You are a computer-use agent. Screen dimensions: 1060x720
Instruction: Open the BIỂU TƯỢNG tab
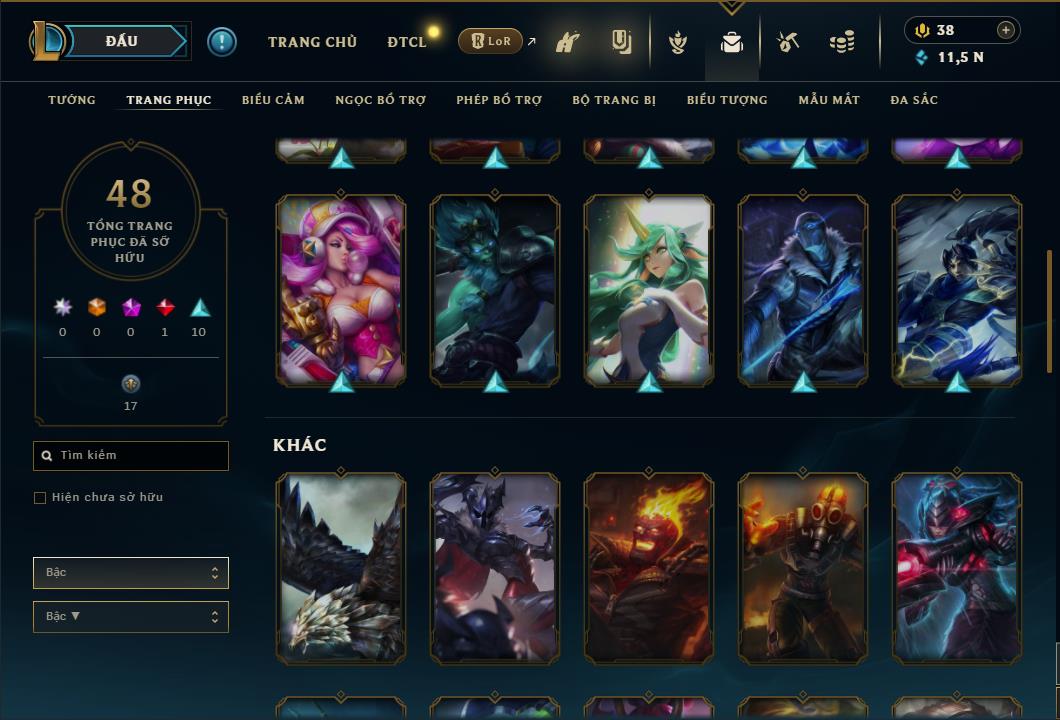727,100
